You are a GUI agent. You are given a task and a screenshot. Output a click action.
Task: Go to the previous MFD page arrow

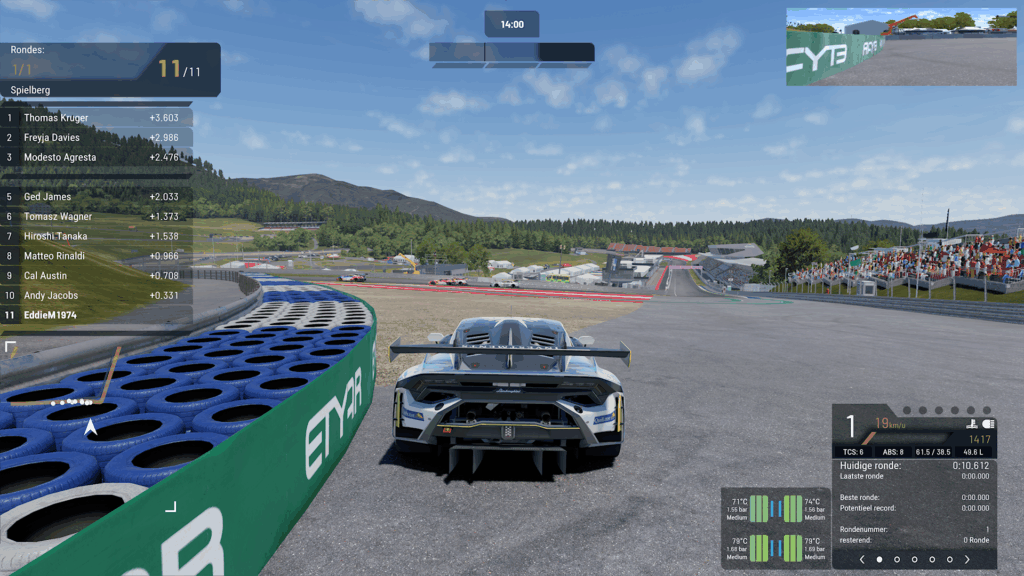pos(861,559)
